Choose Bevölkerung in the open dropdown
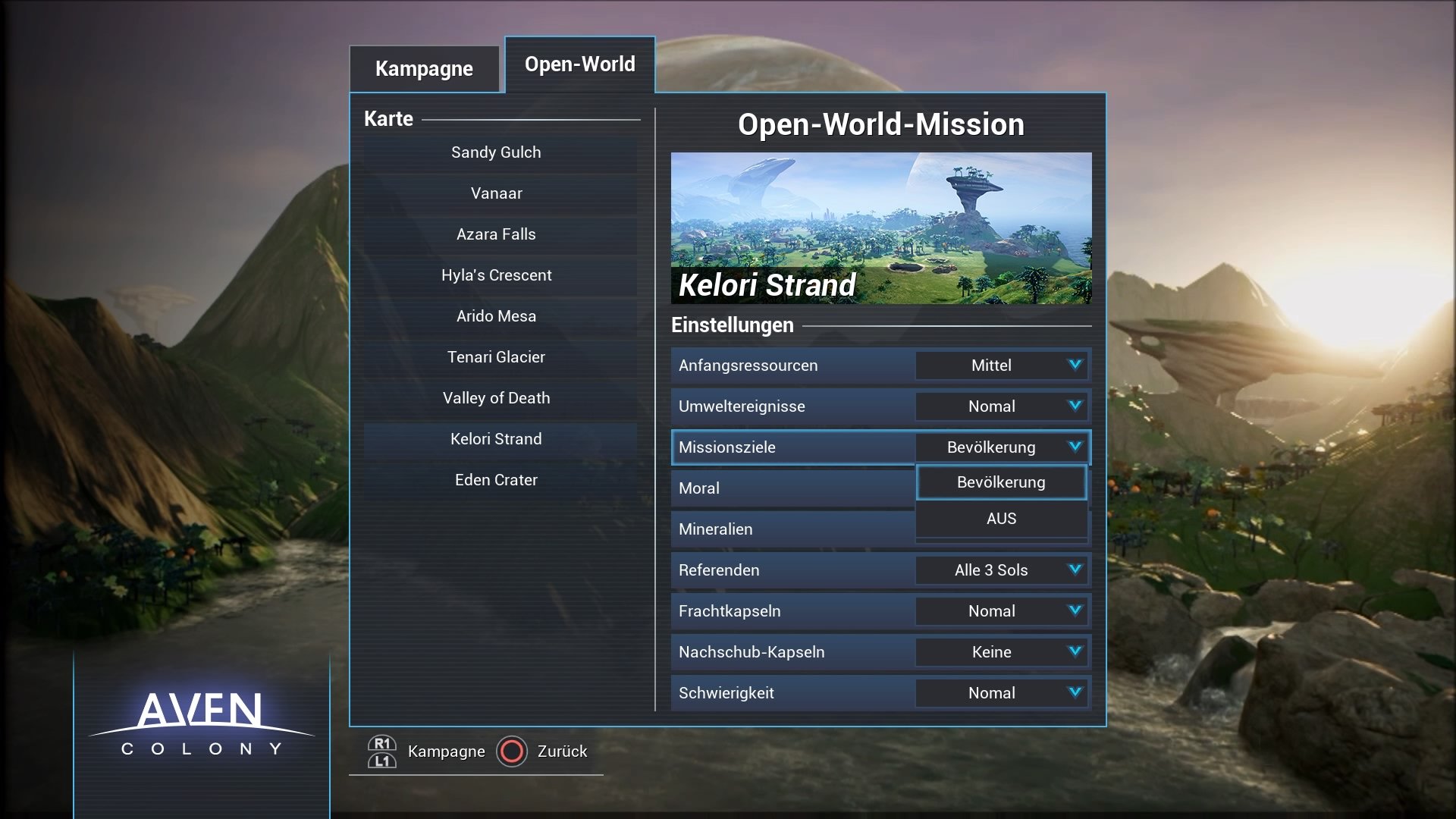 coord(1001,482)
